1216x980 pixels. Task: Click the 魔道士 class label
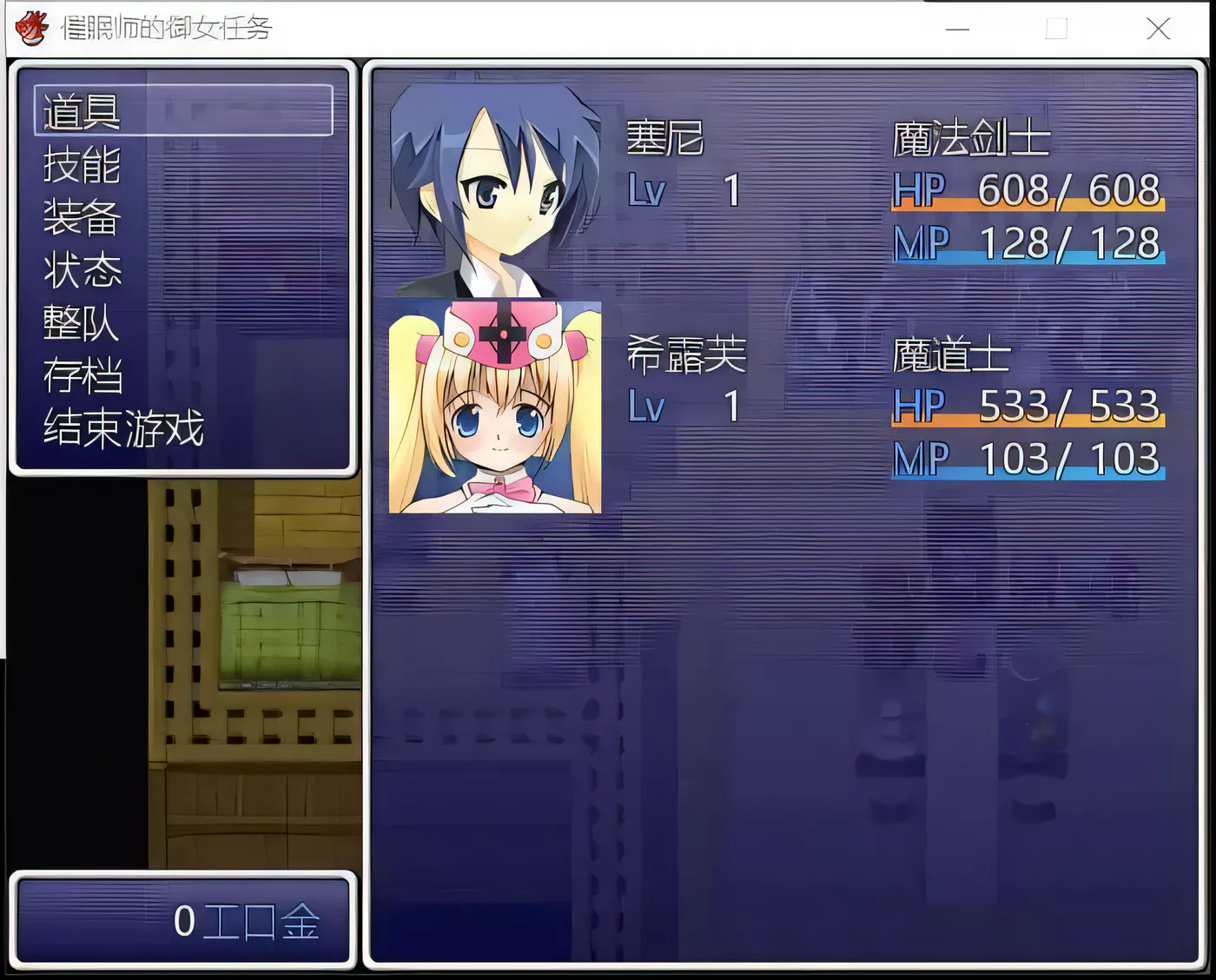[x=951, y=356]
